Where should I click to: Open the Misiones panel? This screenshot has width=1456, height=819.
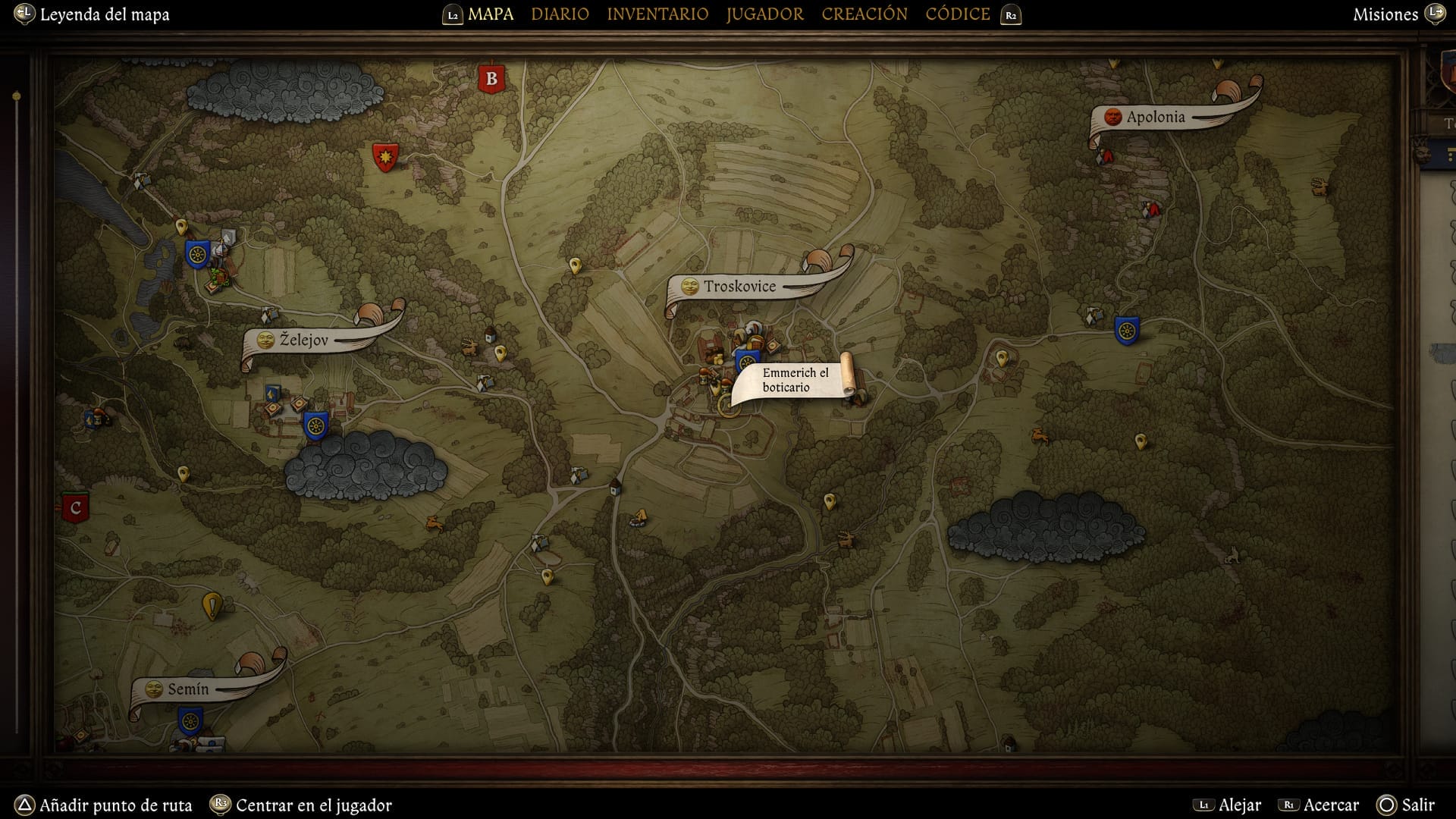pos(1385,14)
